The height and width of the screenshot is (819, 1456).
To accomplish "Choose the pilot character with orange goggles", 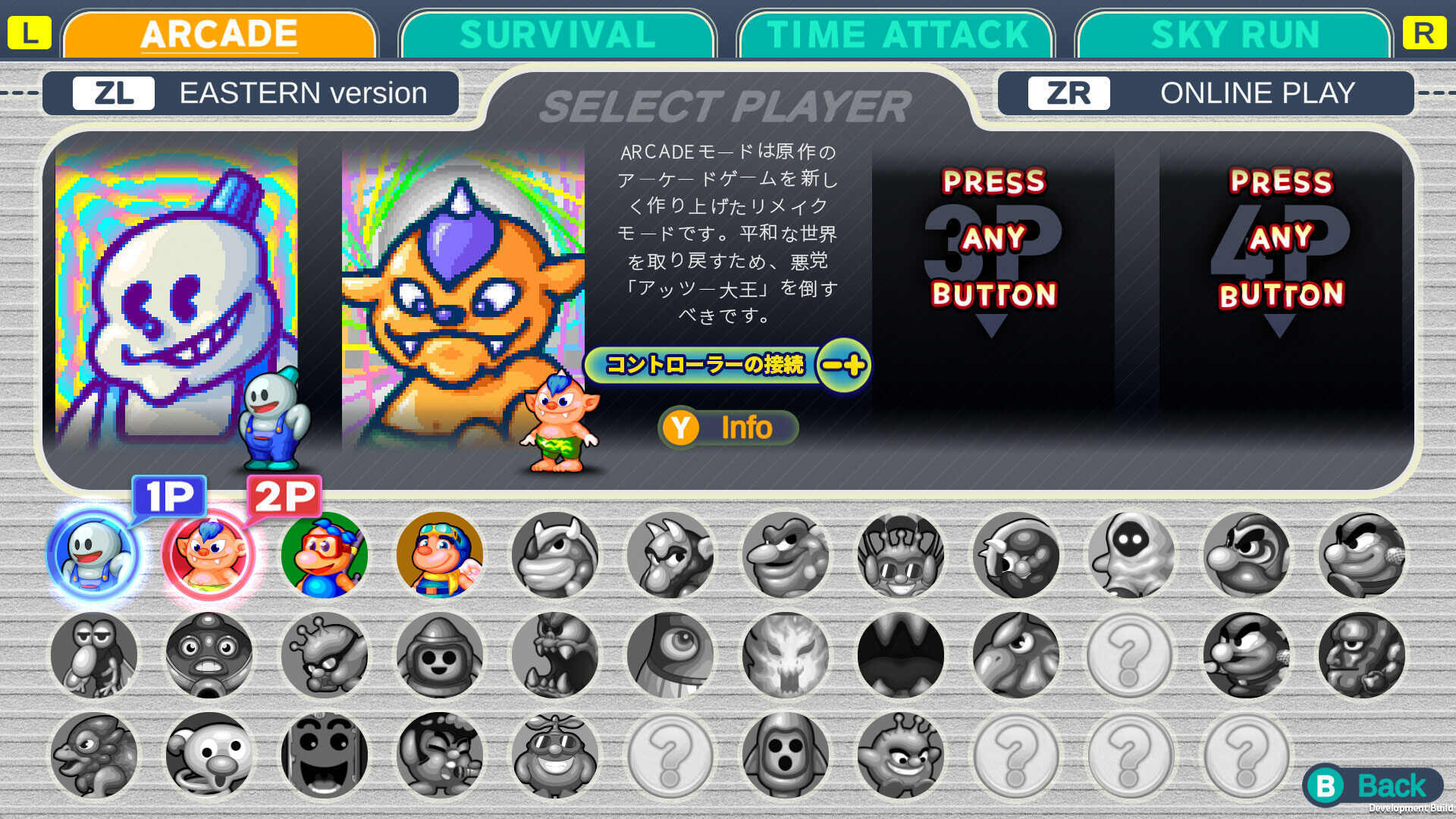I will 440,554.
